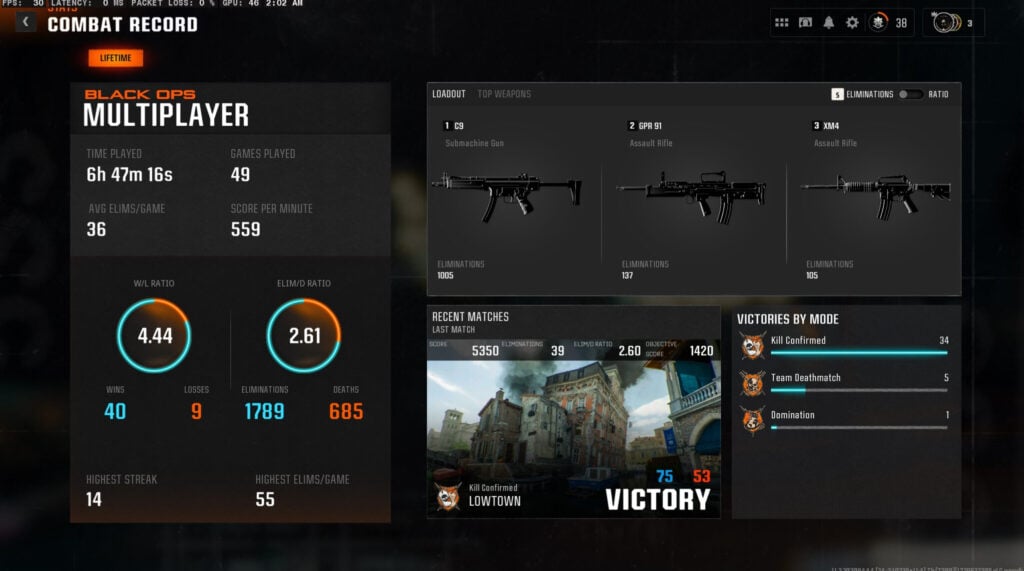The image size is (1024, 571).
Task: Open the token coins icon
Action: (950, 22)
